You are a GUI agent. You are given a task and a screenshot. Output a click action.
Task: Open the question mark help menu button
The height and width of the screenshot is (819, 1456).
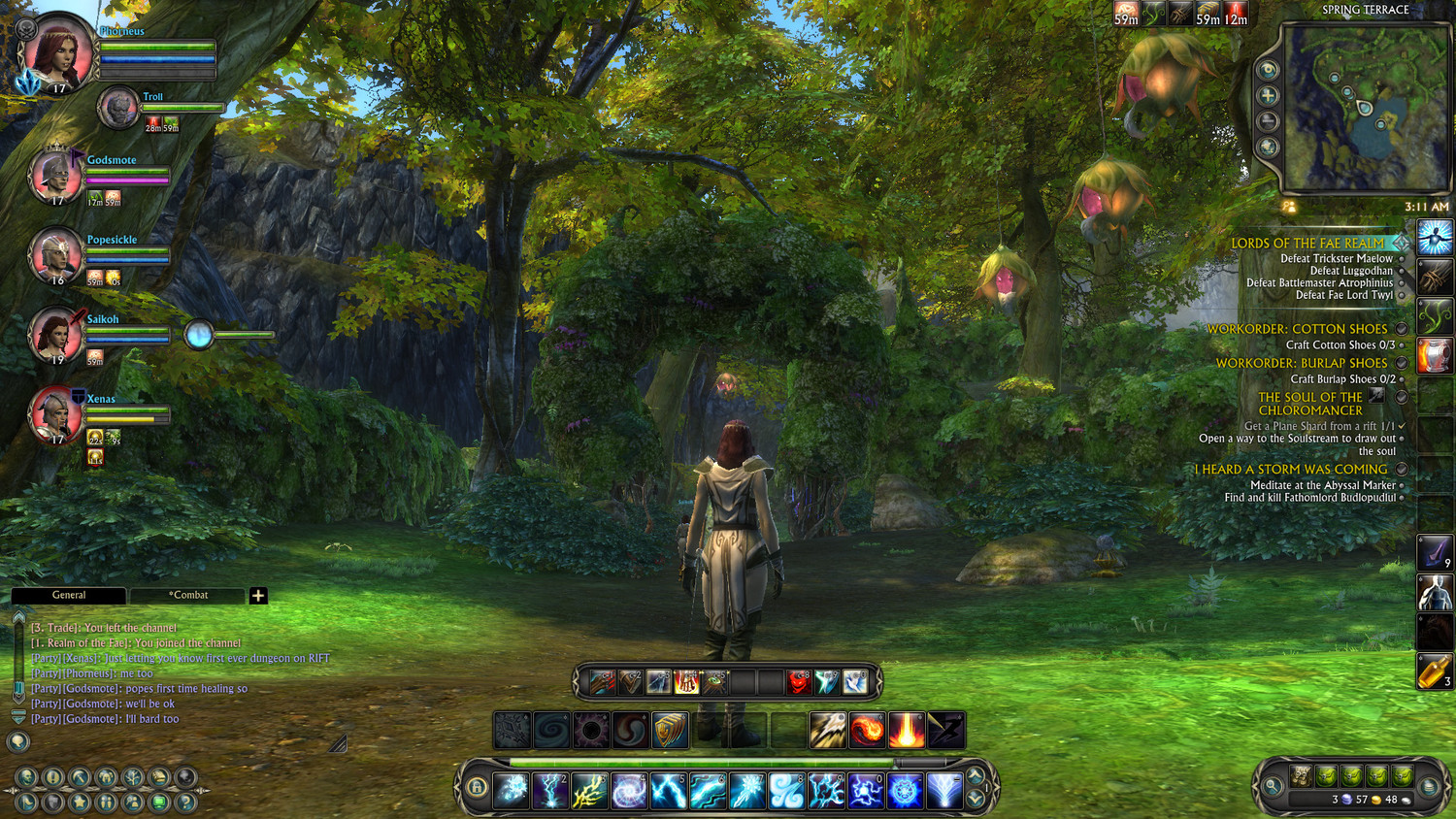pos(185,803)
